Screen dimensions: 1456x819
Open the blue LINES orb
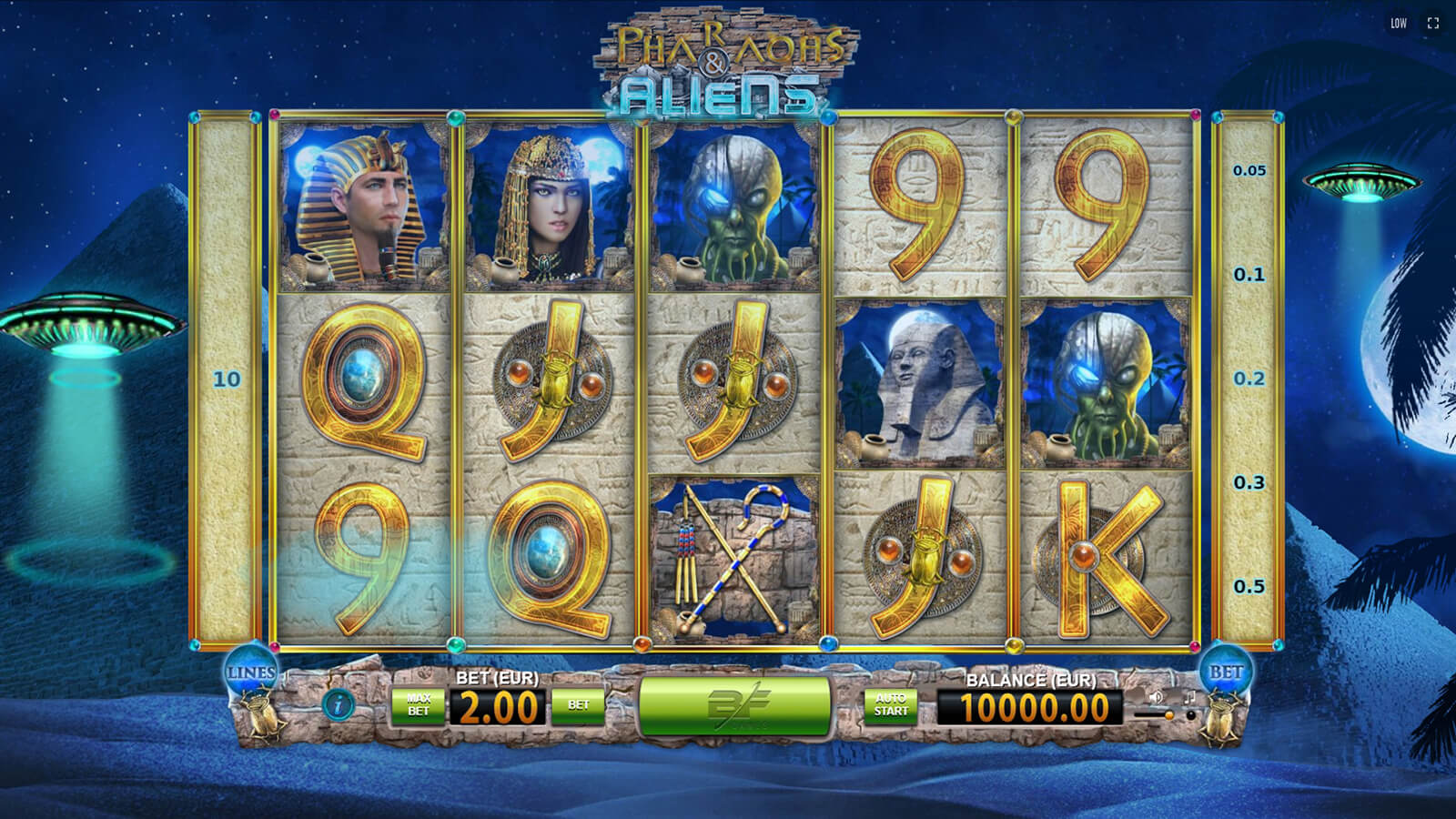(x=250, y=672)
